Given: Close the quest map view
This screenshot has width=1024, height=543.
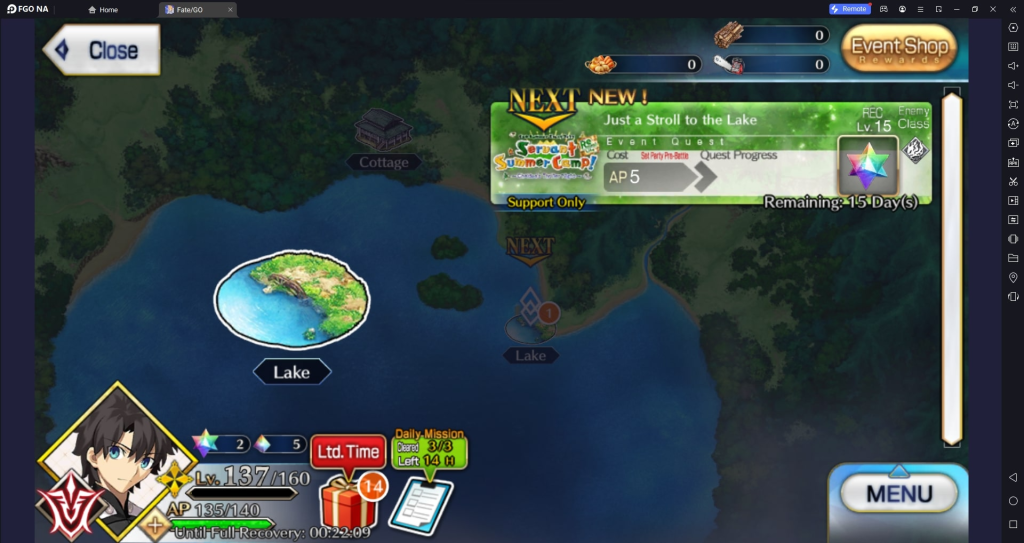Looking at the screenshot, I should [x=101, y=50].
